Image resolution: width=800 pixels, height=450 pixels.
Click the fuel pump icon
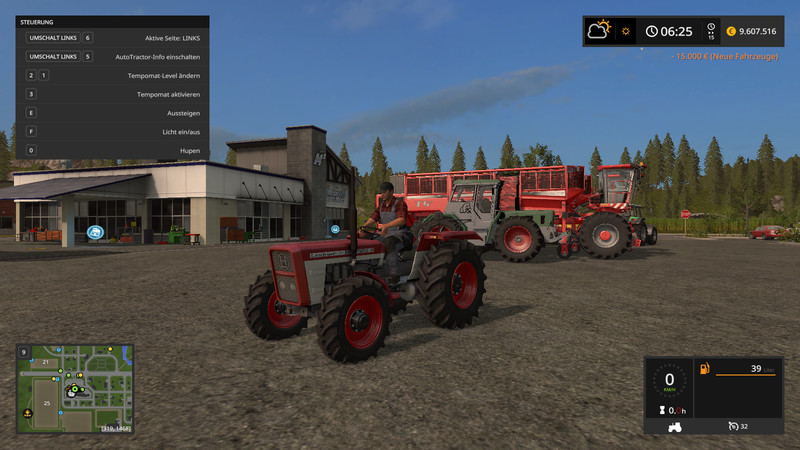[x=705, y=370]
